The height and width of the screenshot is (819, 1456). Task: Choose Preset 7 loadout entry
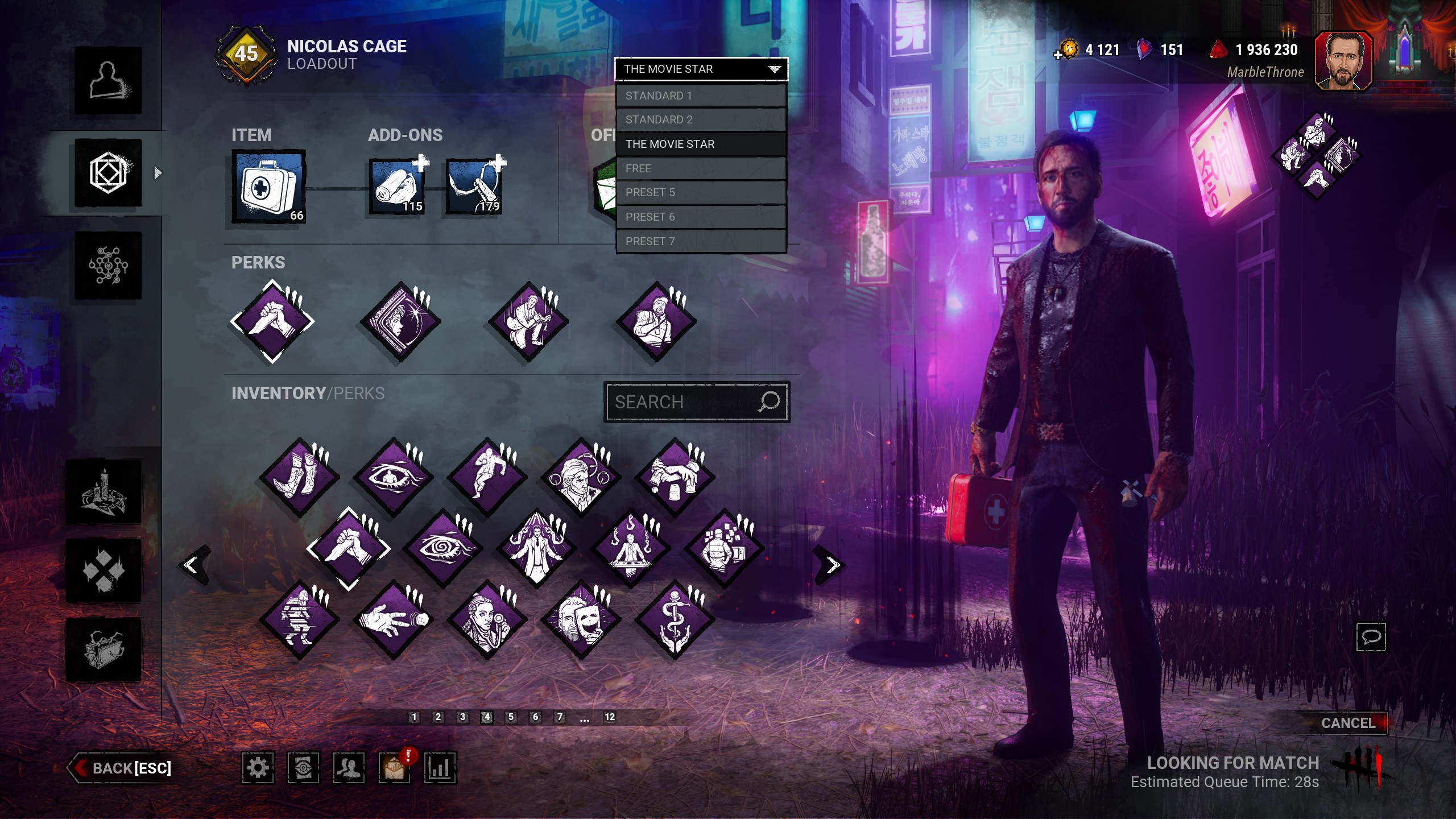pyautogui.click(x=701, y=241)
